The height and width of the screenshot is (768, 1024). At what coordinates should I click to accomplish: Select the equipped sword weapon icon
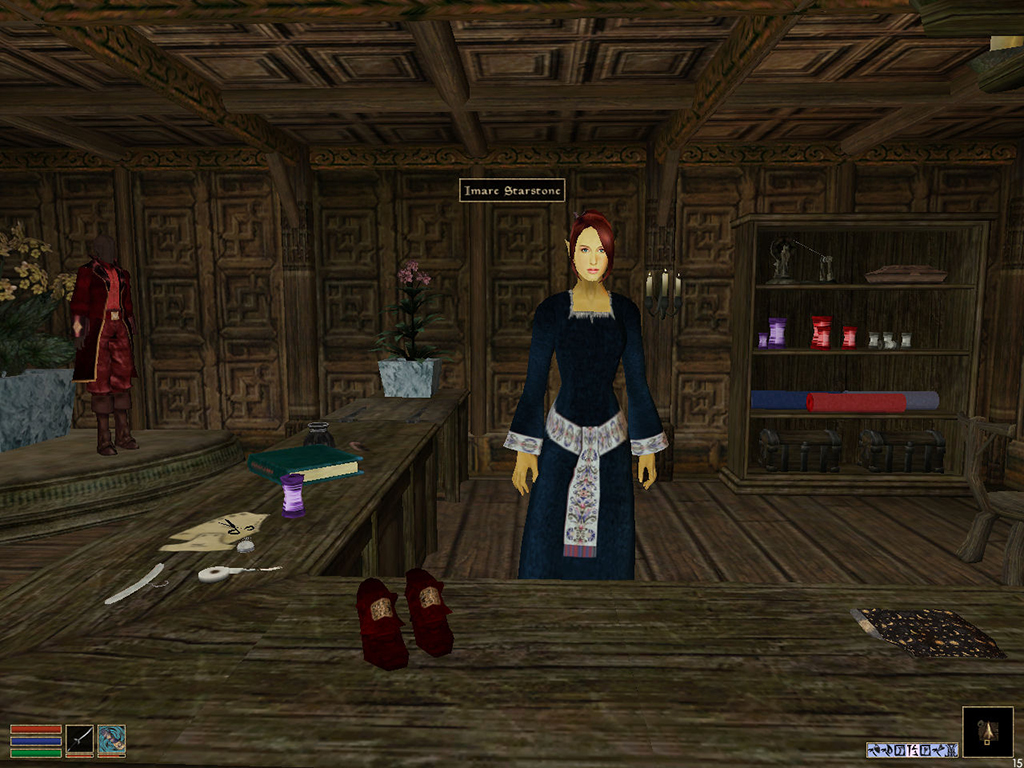(80, 740)
